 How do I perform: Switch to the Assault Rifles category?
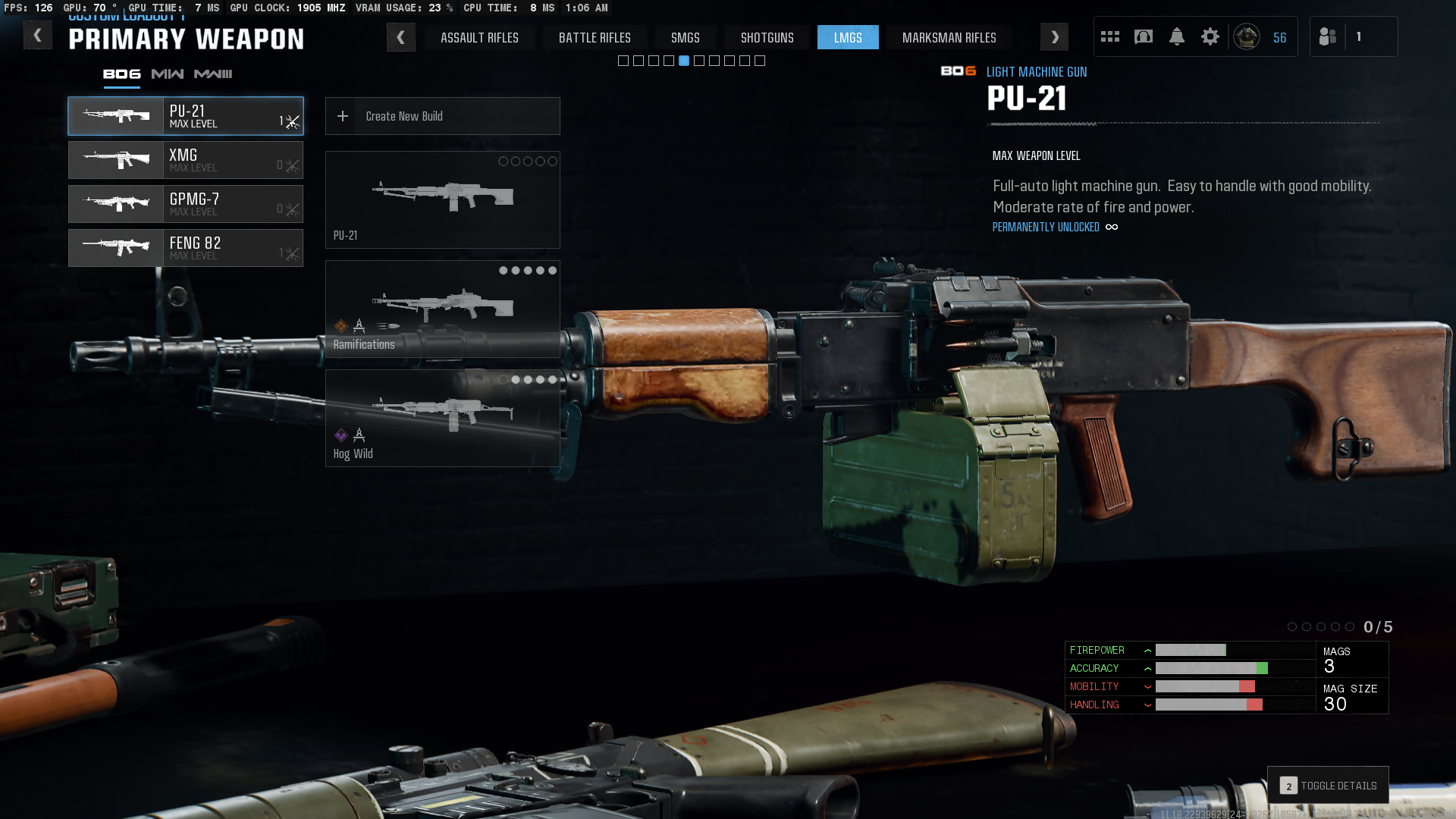479,37
